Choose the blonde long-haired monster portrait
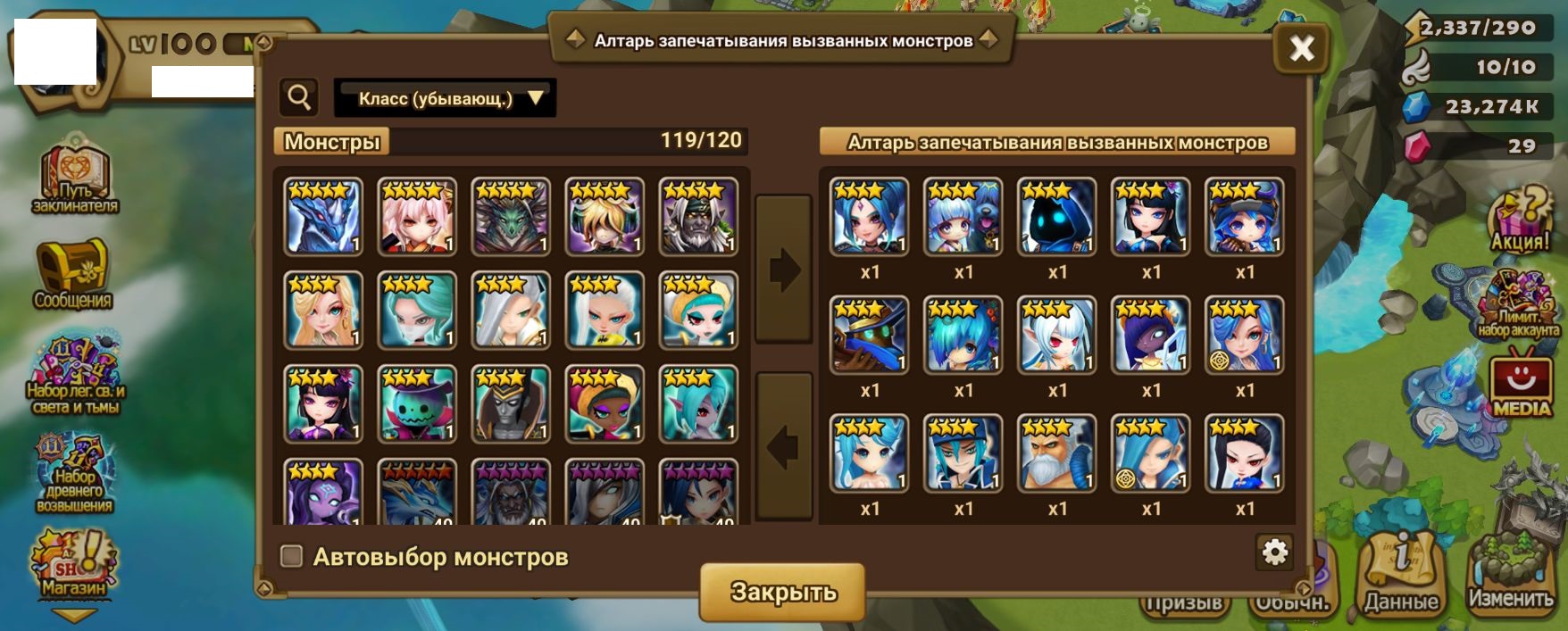The image size is (1568, 631). [323, 311]
